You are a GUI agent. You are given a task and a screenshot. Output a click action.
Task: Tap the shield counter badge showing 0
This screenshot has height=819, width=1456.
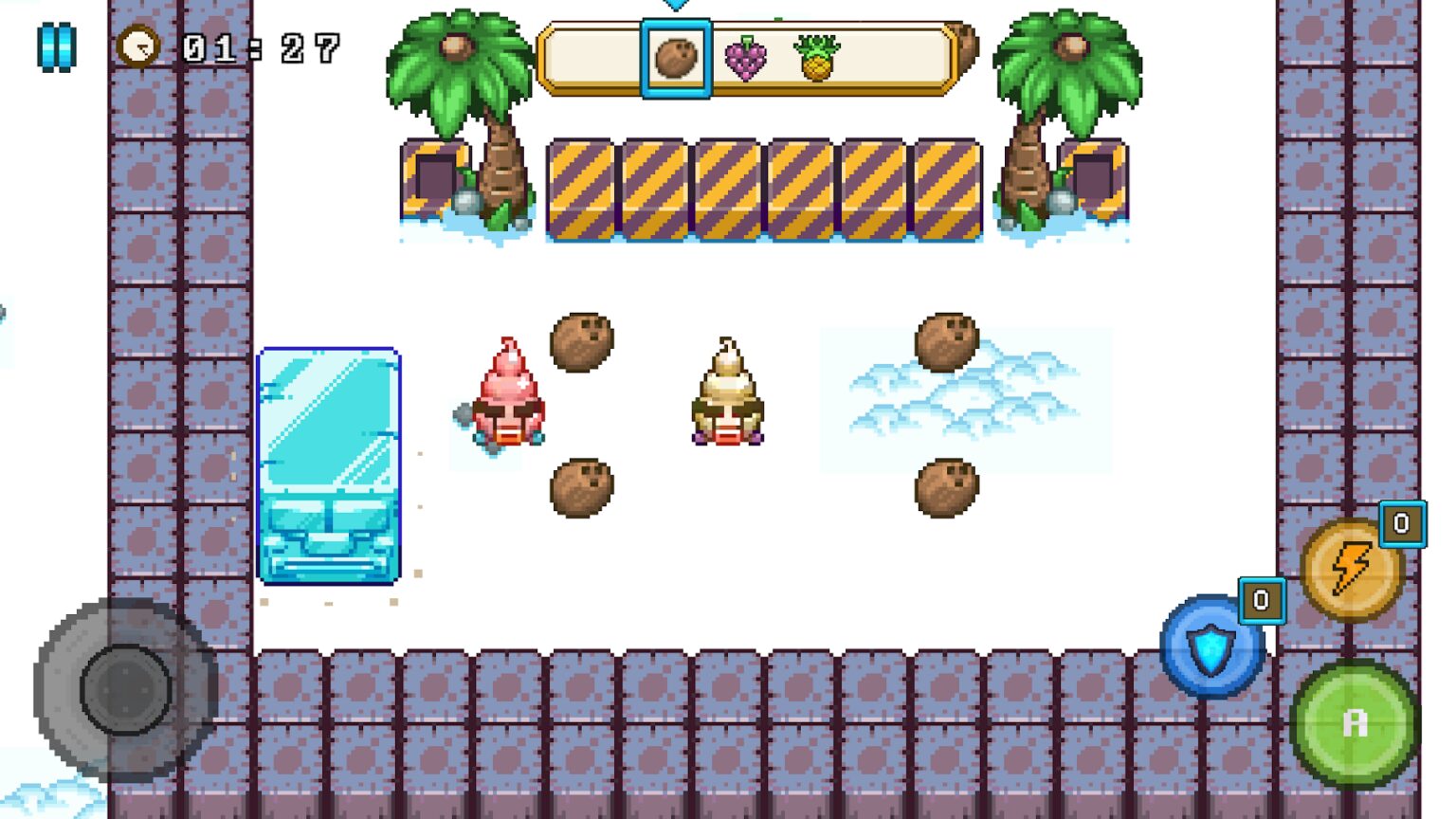point(1261,599)
